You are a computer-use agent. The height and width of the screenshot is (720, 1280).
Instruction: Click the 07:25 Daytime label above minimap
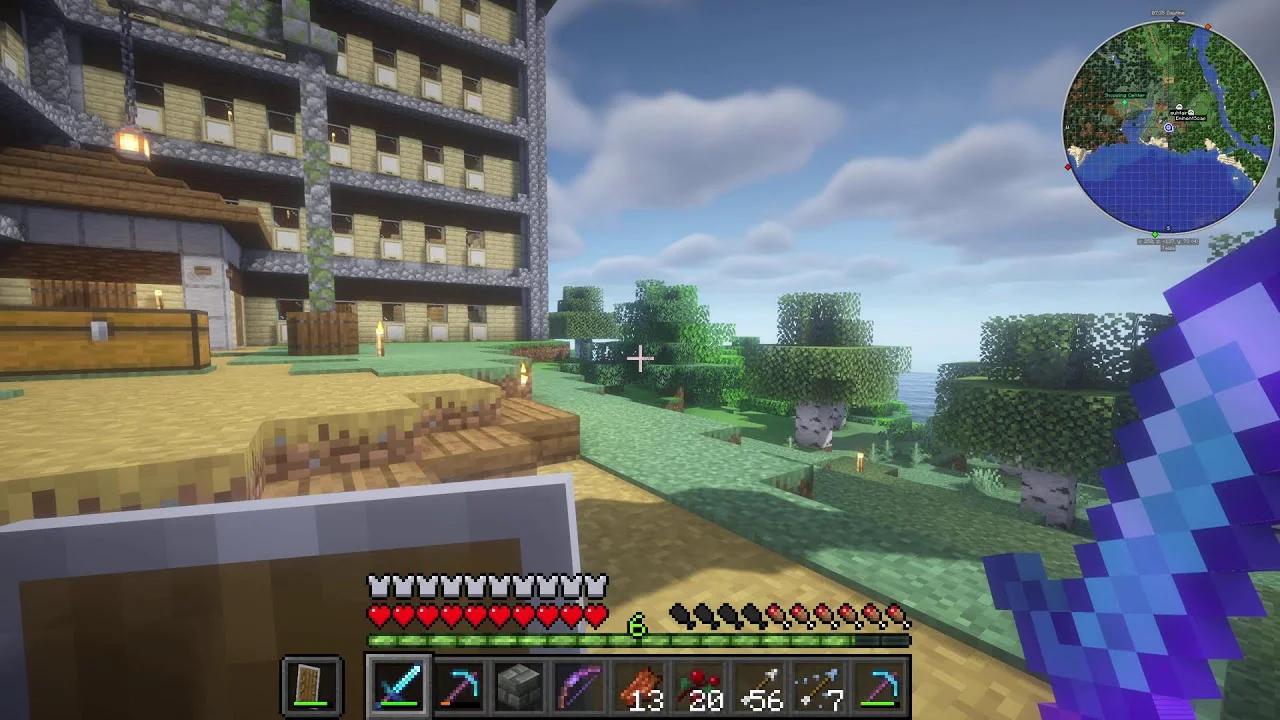1166,14
